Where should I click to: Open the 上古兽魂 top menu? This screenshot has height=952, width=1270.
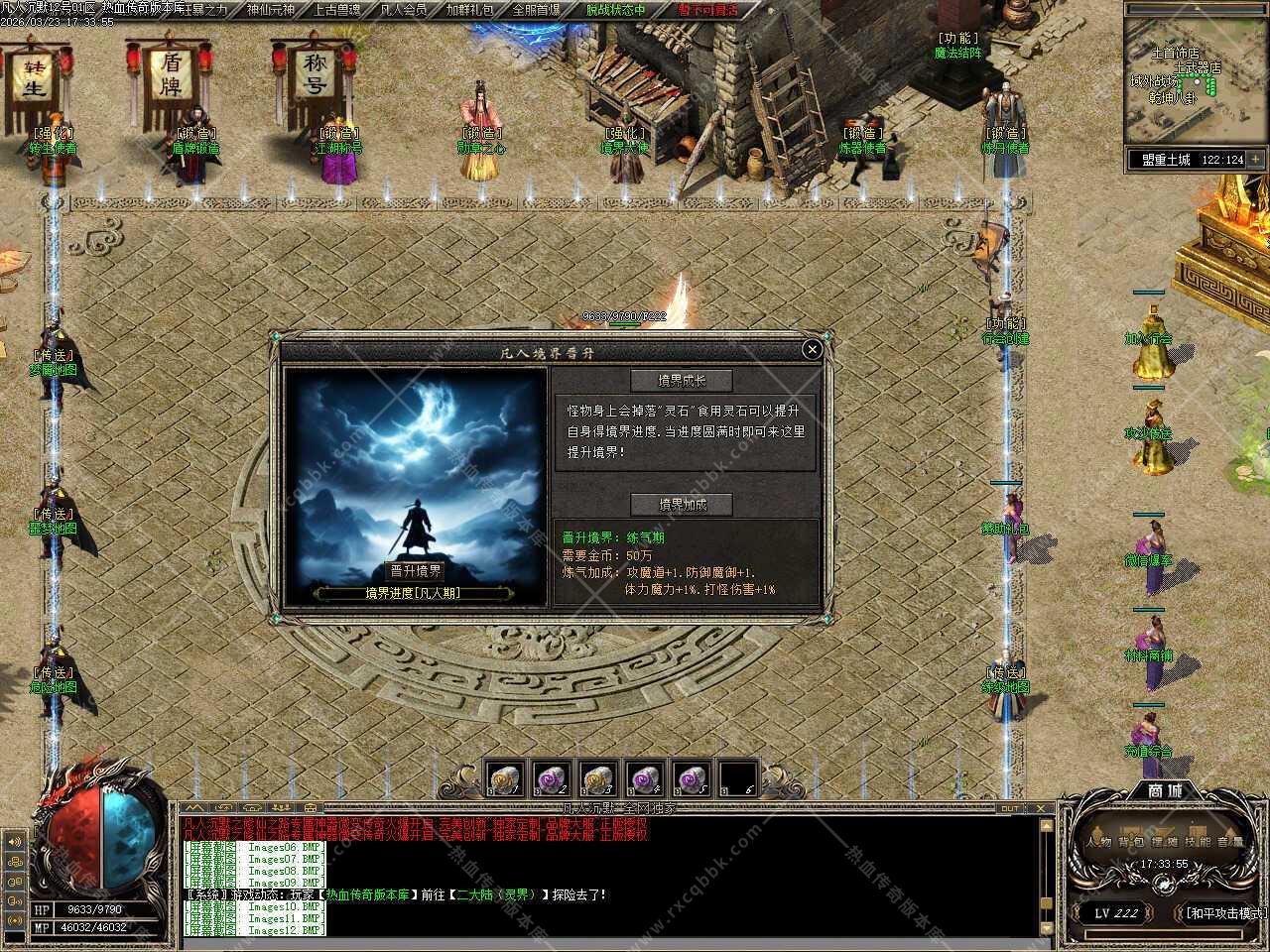338,10
